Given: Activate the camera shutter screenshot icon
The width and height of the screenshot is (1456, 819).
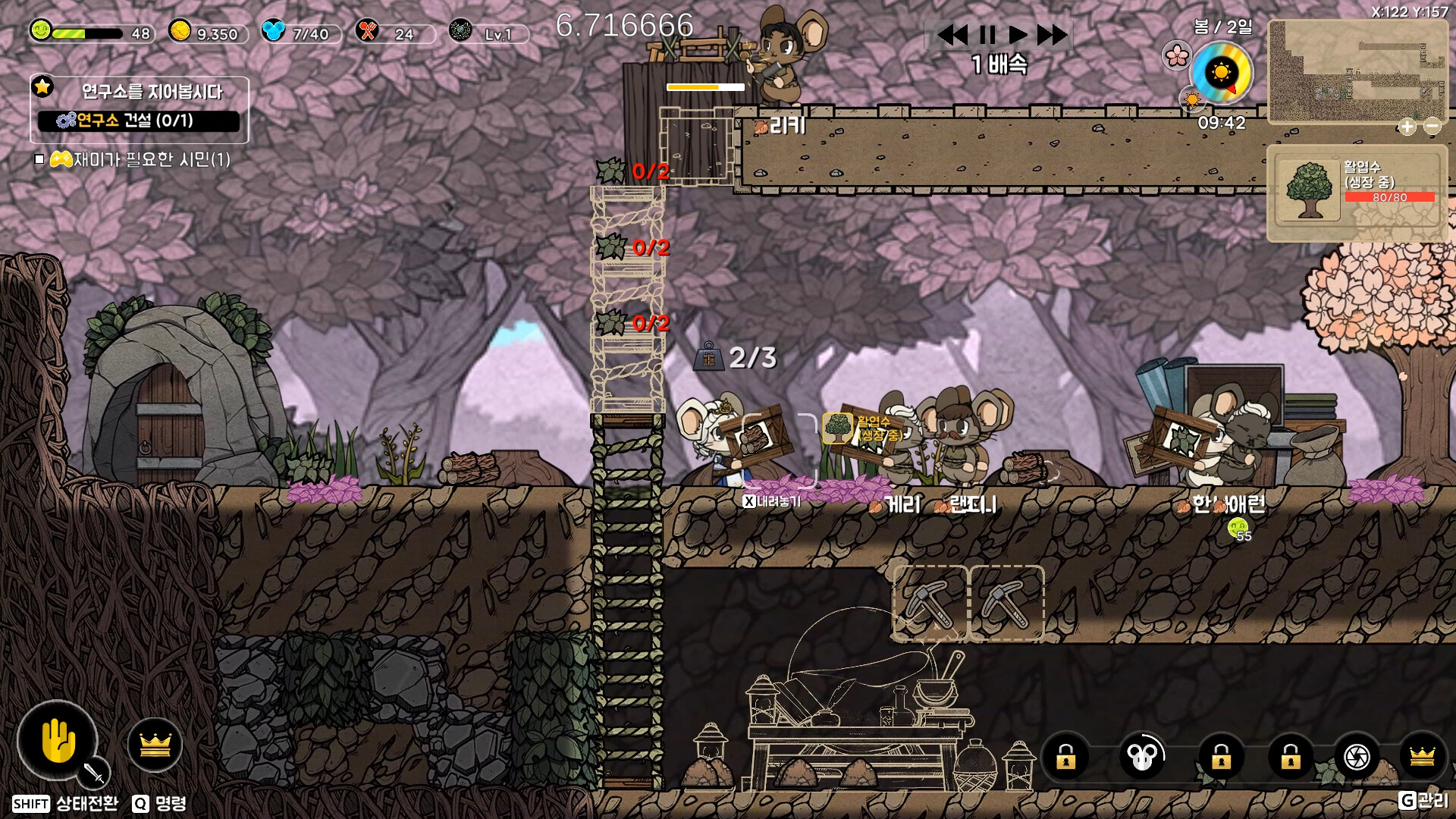Looking at the screenshot, I should tap(1356, 756).
